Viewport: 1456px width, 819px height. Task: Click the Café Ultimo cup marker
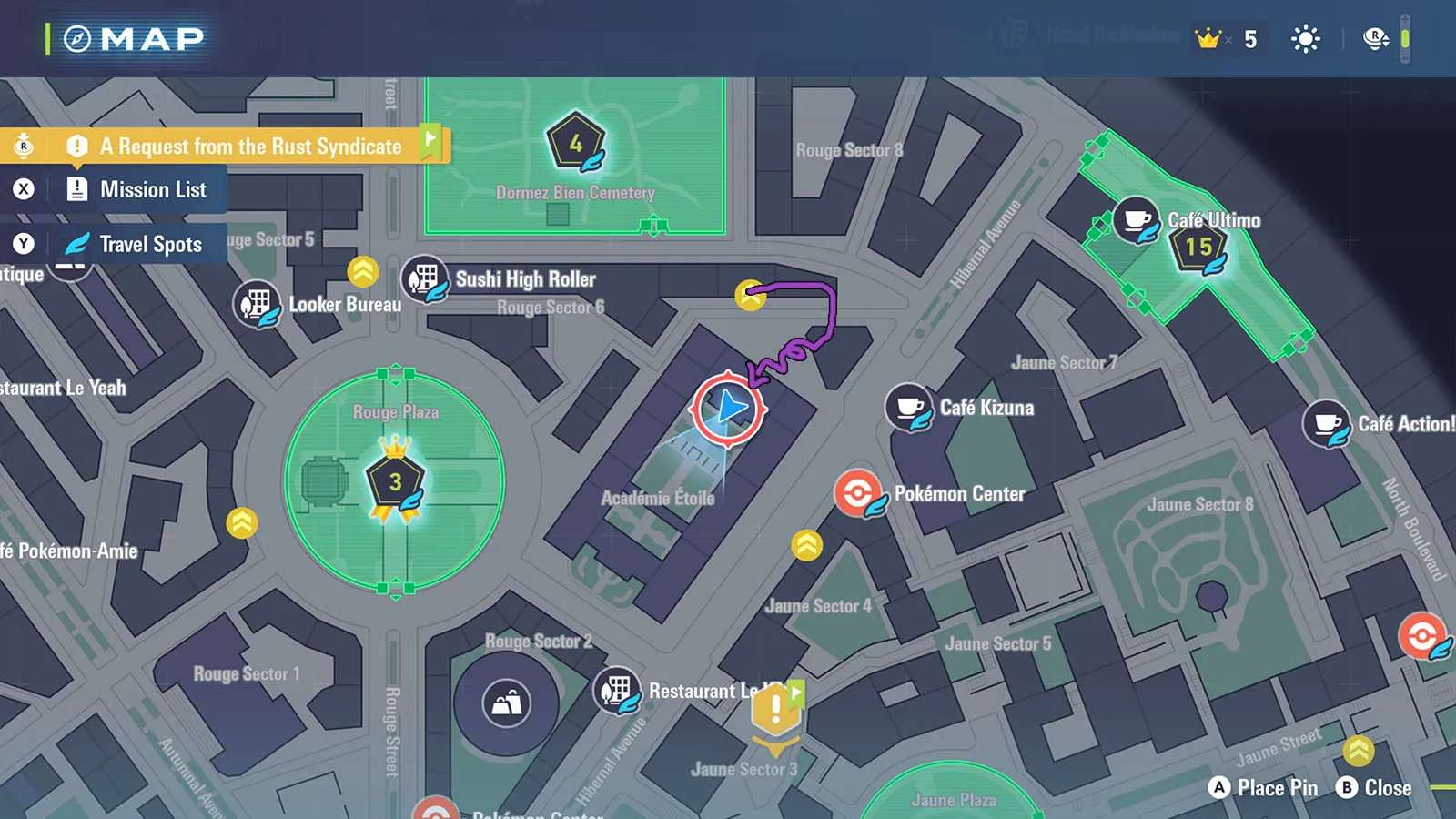1135,220
